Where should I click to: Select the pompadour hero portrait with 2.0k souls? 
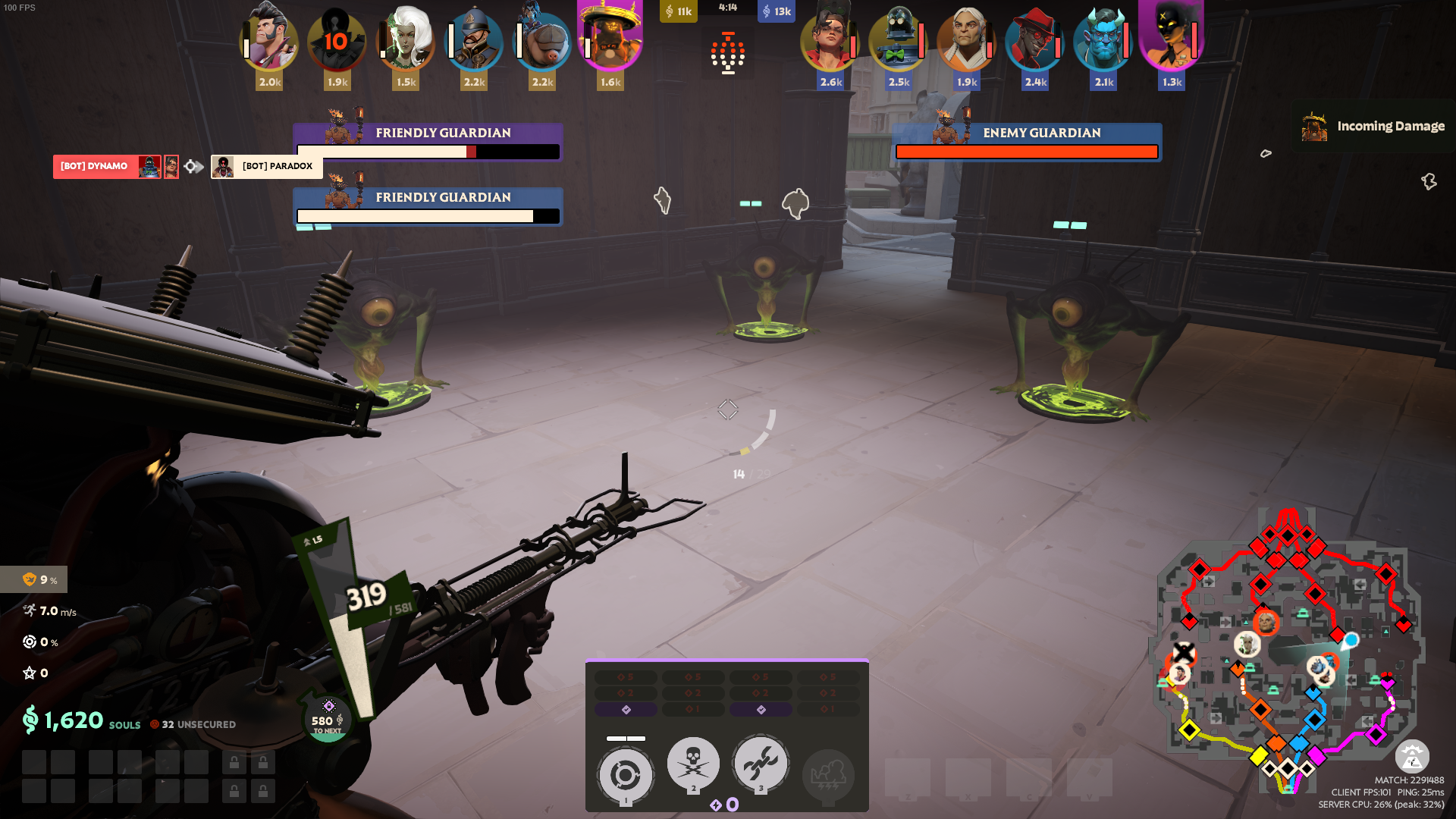(x=269, y=39)
